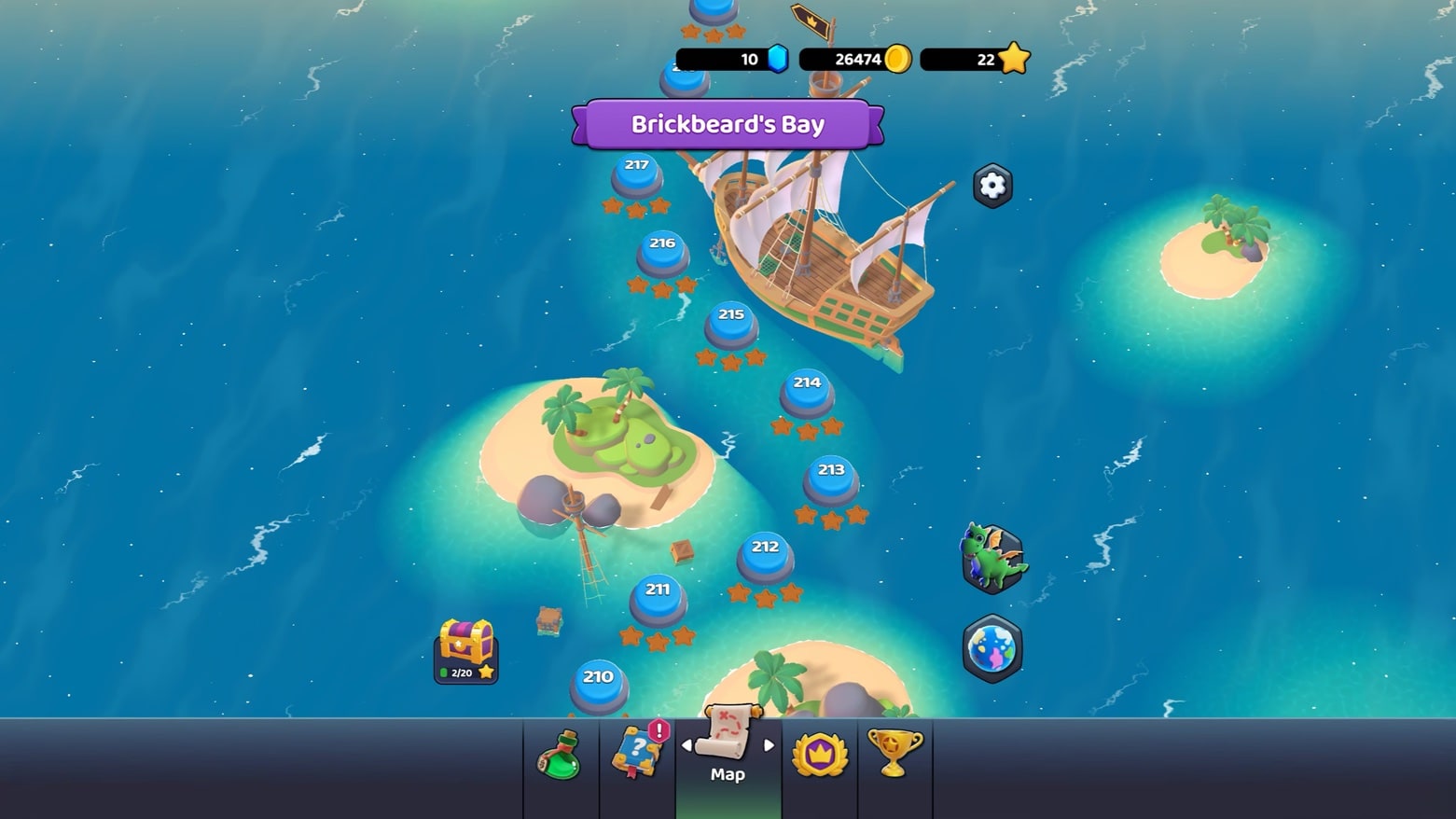Open the world globe button
Image resolution: width=1456 pixels, height=819 pixels.
[x=992, y=648]
